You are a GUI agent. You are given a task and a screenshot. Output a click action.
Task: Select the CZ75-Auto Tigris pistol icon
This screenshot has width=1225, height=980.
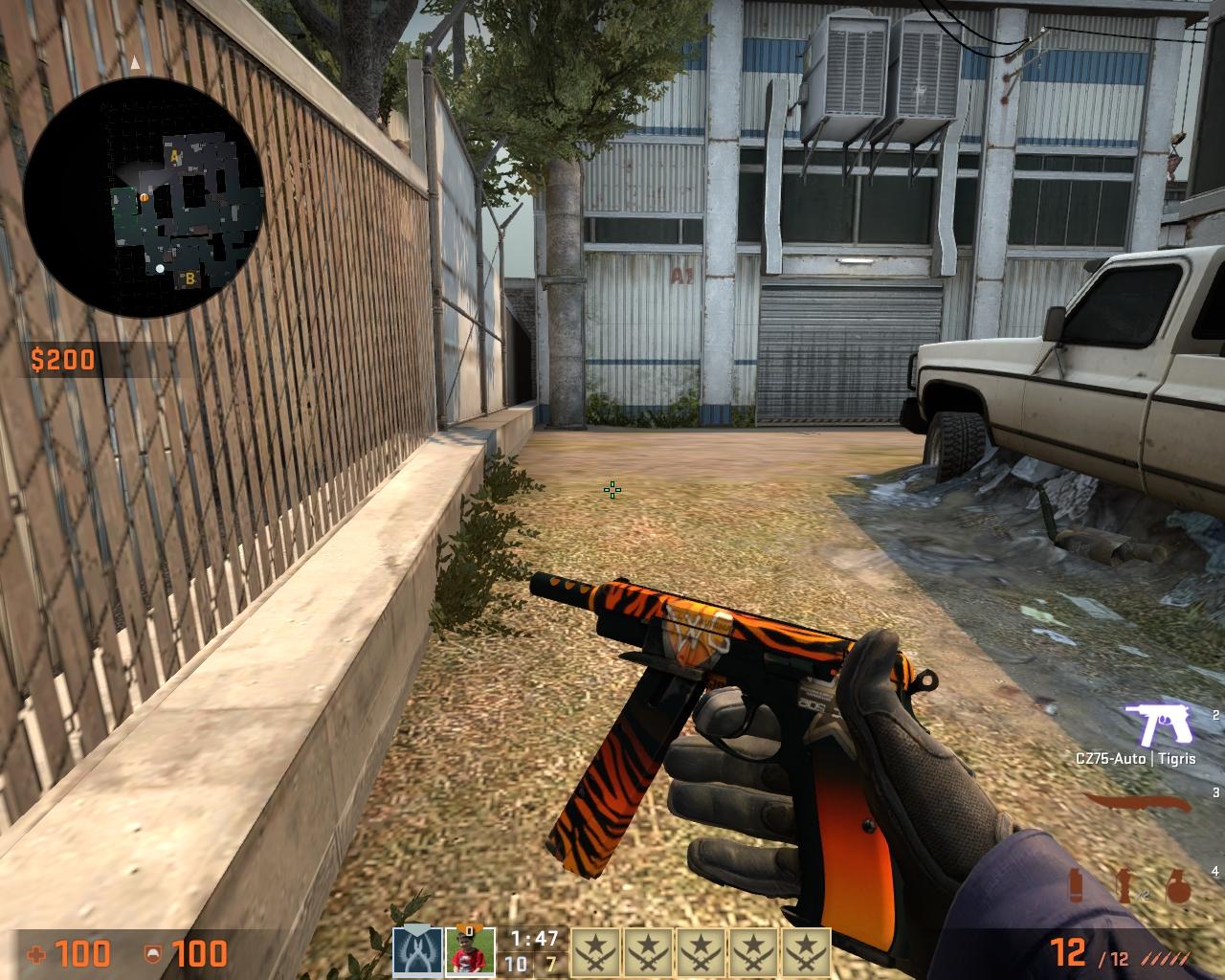click(1155, 723)
